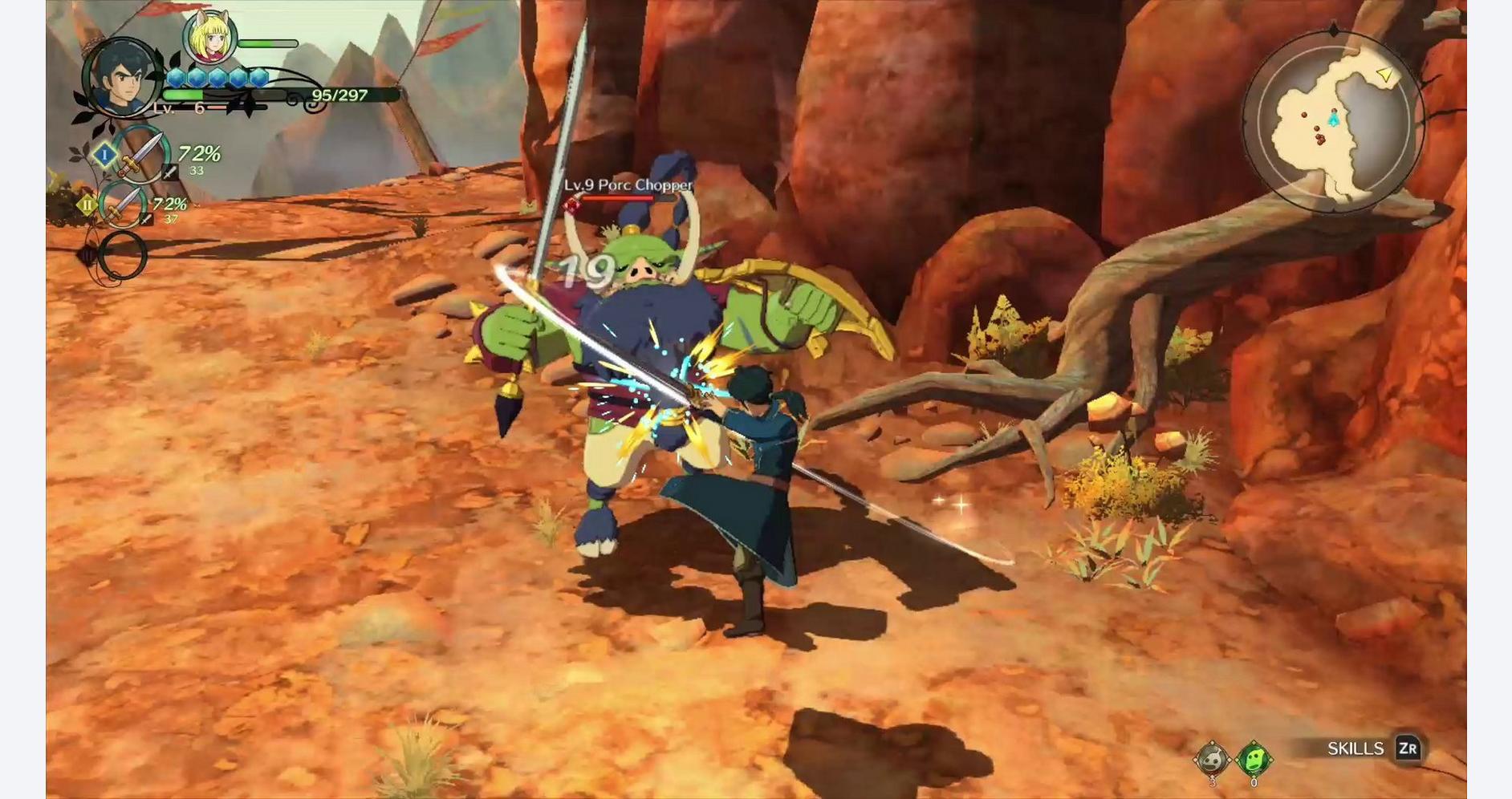Select the empty third weapon slot
This screenshot has height=799, width=1512.
122,256
